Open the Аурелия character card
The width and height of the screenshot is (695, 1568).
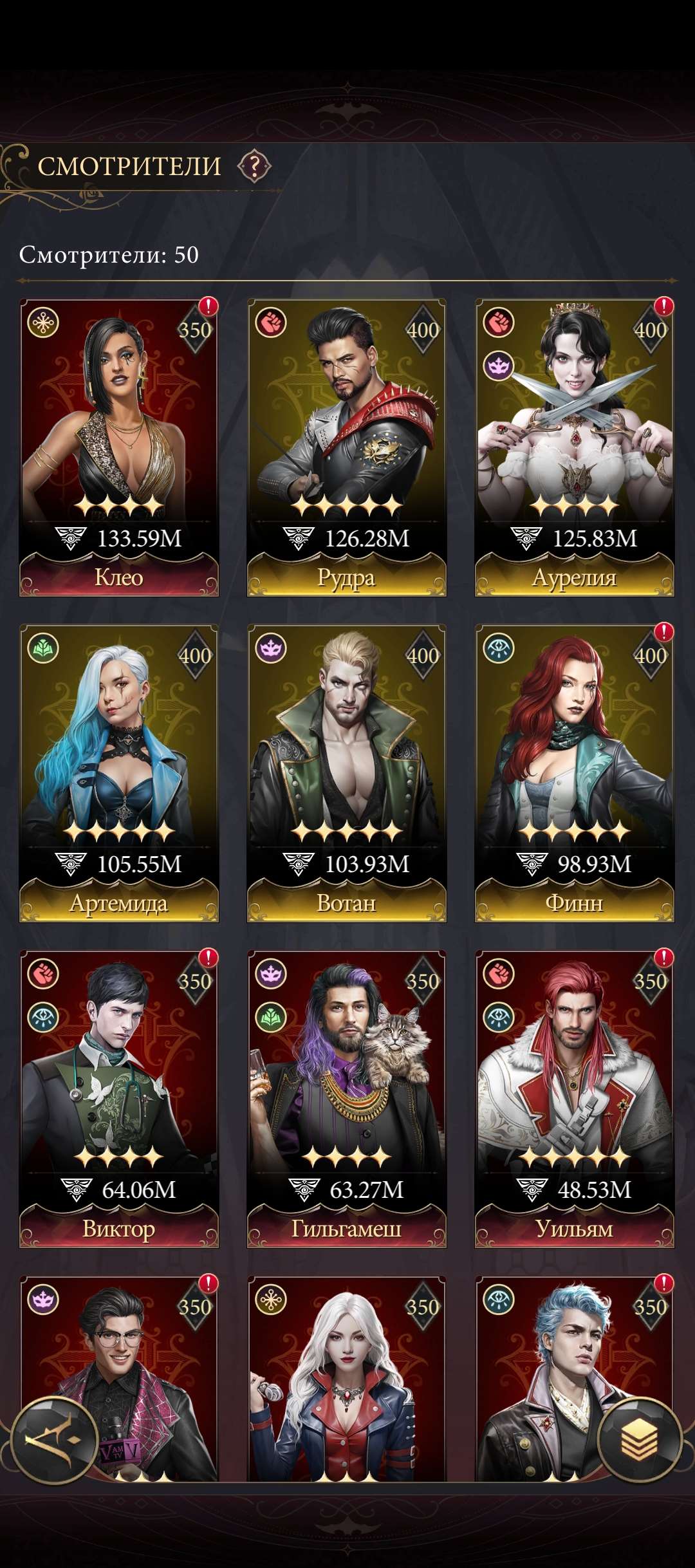tap(574, 447)
